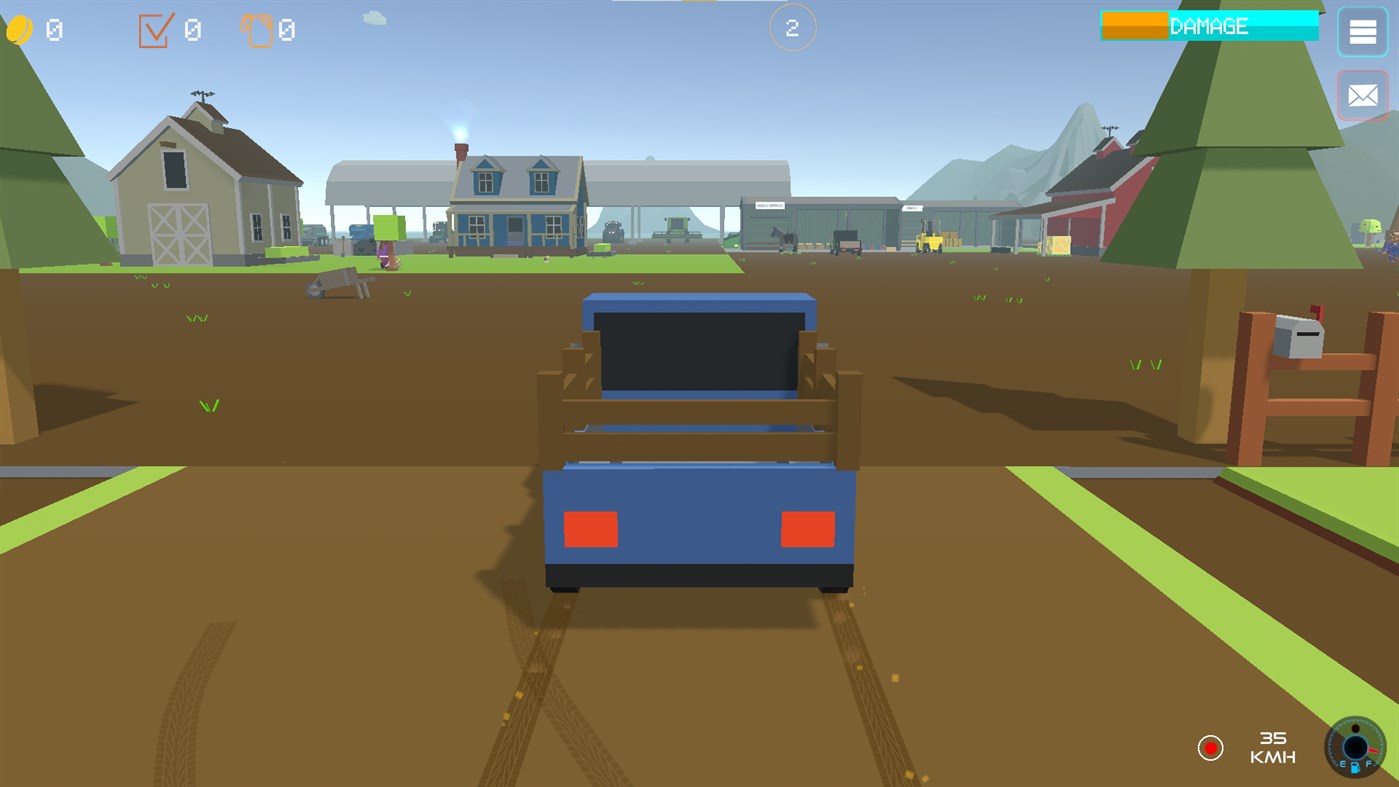
Task: Open the menu button in the top right
Action: (1361, 31)
